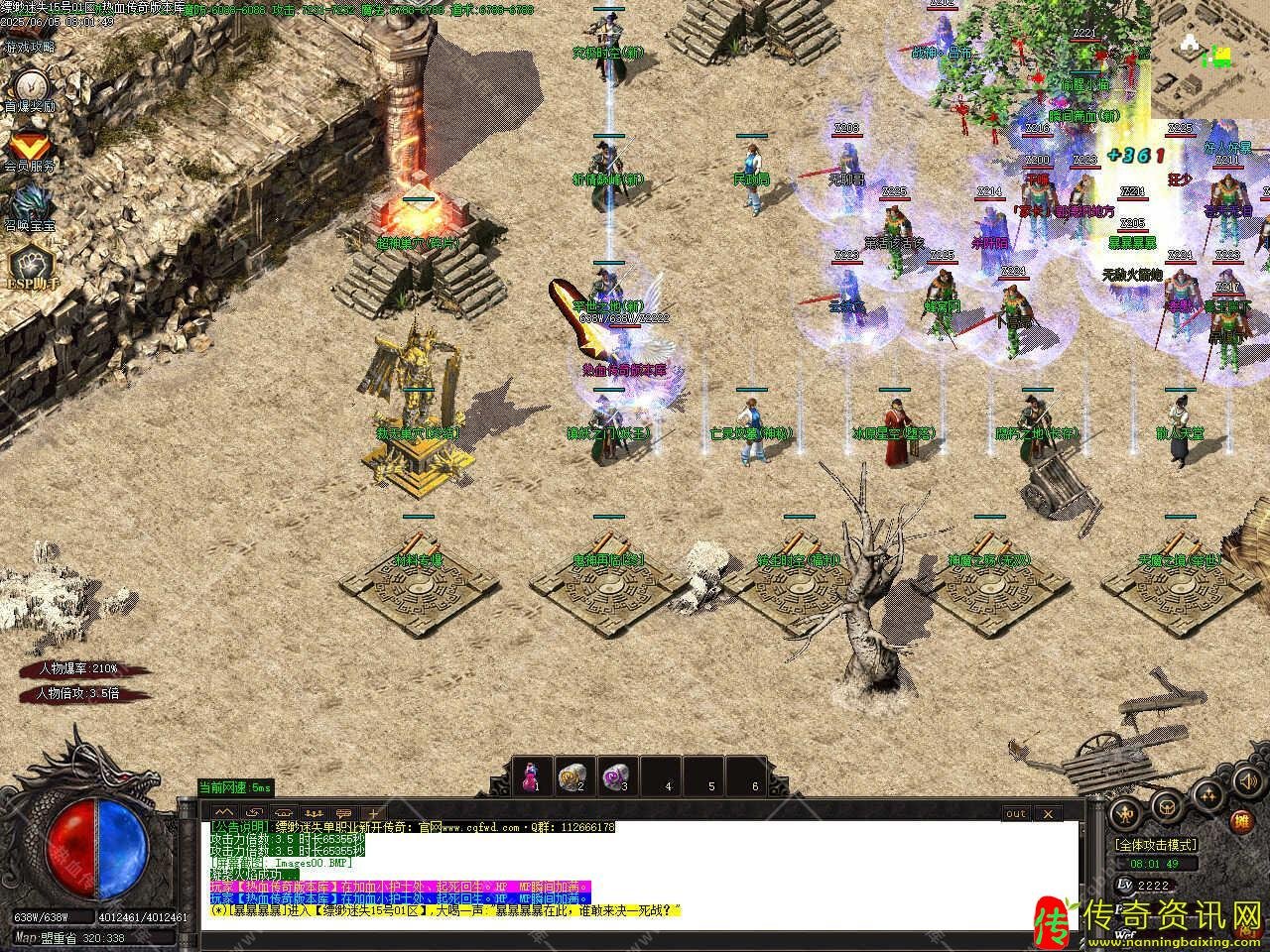Open the ESP助手 fist icon
Screen dimensions: 1270x952
(30, 266)
